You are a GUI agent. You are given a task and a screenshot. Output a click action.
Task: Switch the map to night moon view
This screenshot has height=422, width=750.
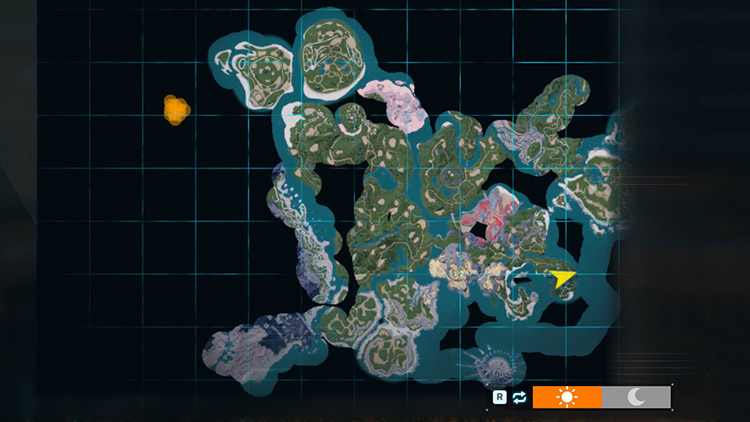(x=636, y=397)
